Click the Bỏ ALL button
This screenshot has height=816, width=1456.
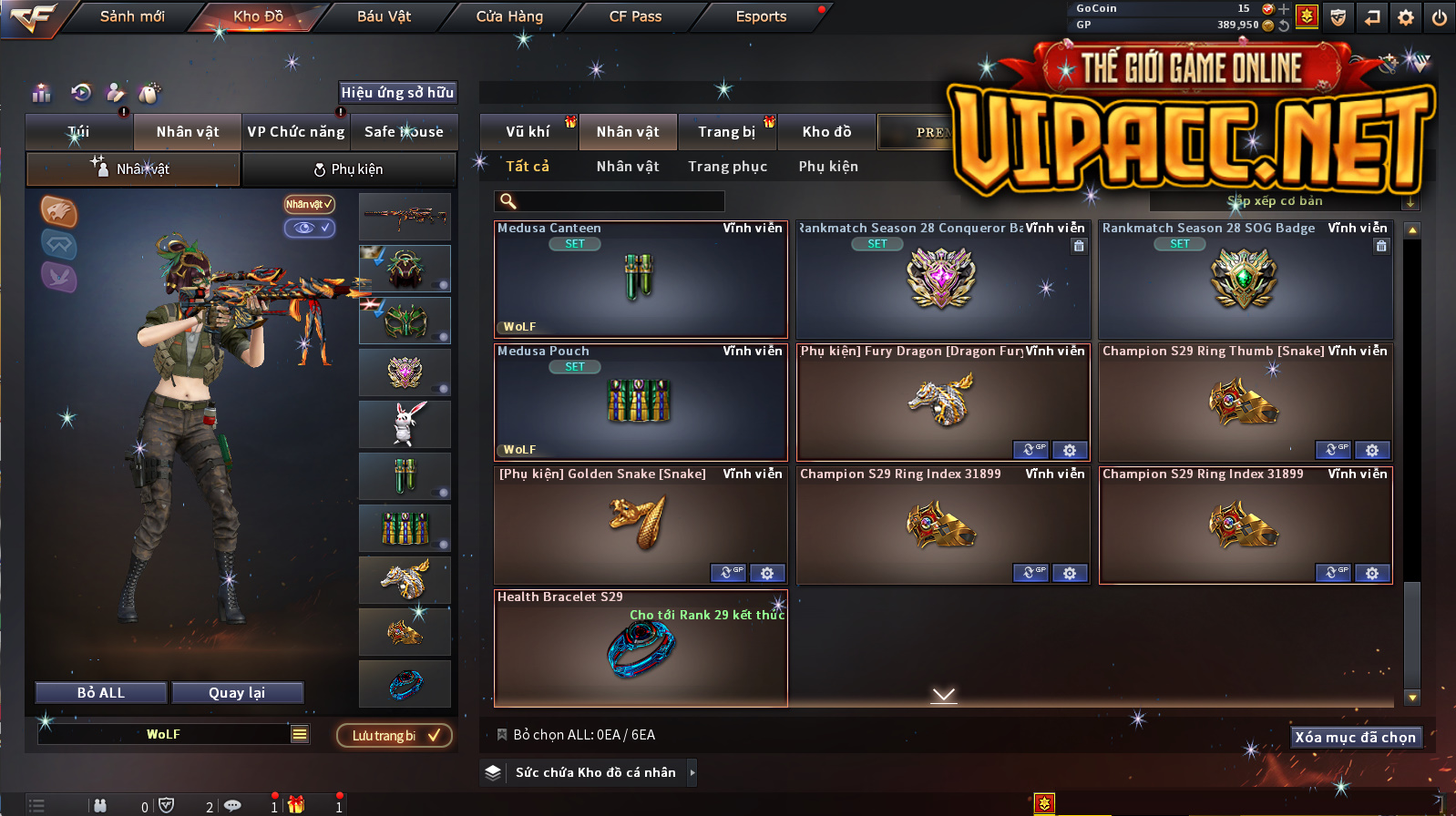point(101,693)
